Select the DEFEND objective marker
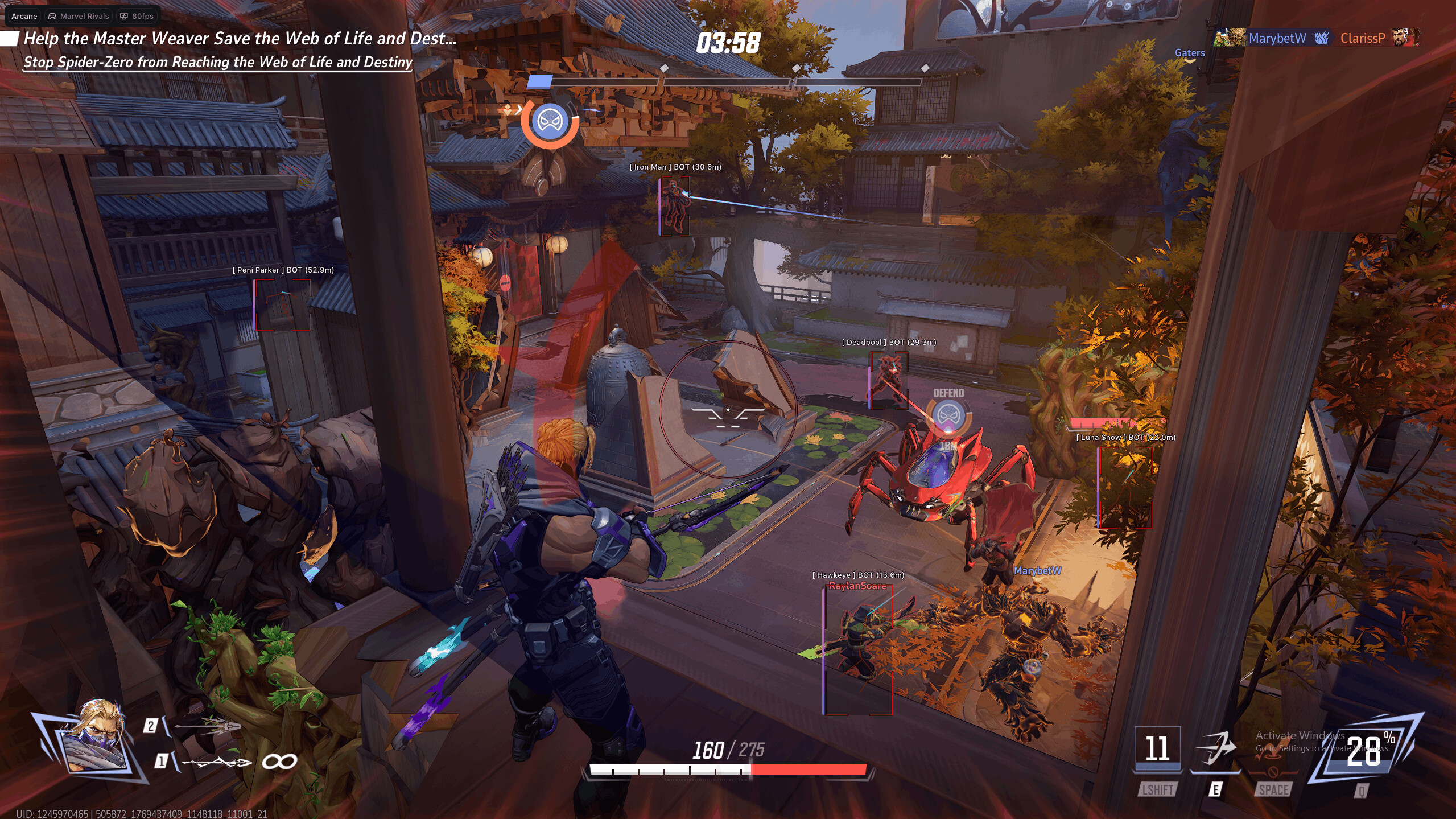Screen dimensions: 1456x819 pyautogui.click(x=948, y=414)
